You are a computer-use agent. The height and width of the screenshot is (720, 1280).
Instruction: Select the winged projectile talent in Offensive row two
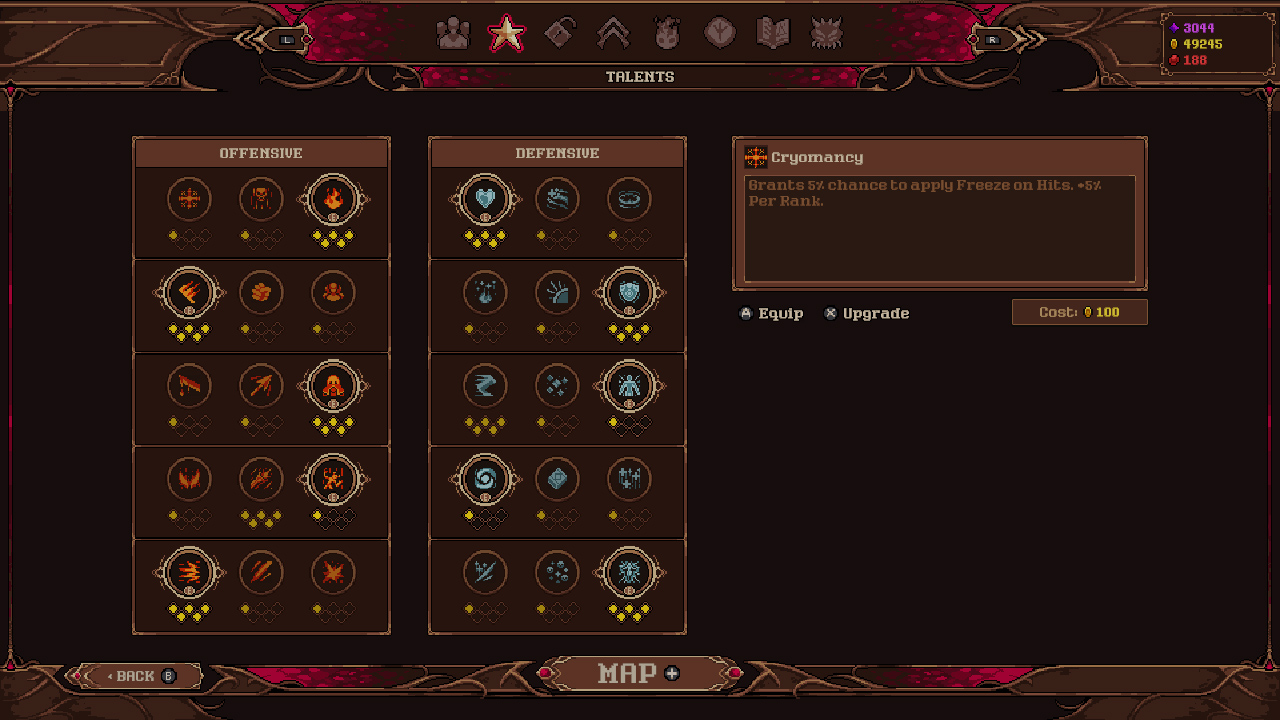tap(190, 292)
